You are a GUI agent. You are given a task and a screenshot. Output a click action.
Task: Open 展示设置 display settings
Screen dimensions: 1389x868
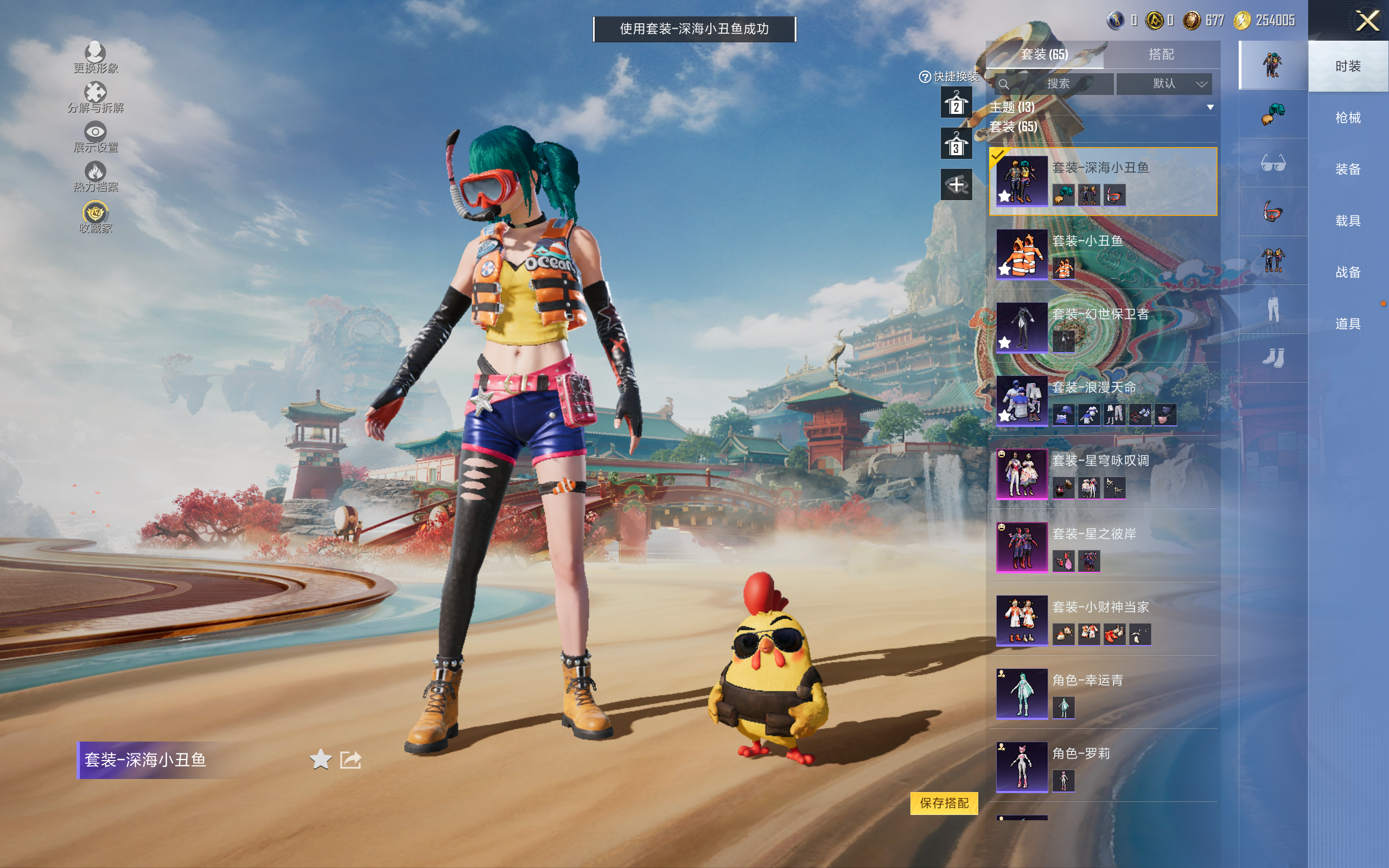[95, 137]
